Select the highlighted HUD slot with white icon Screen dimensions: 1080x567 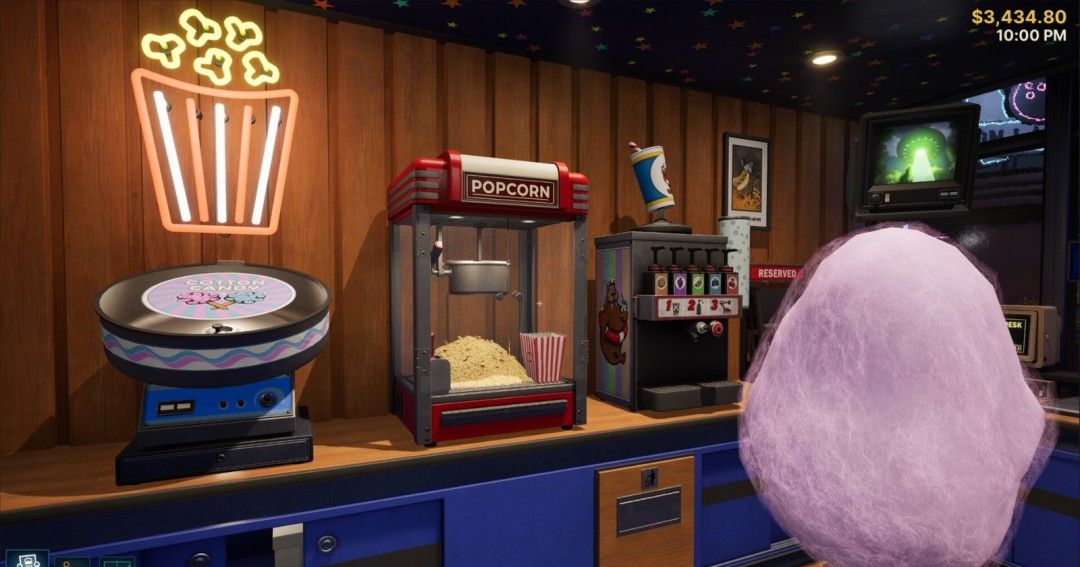26,559
